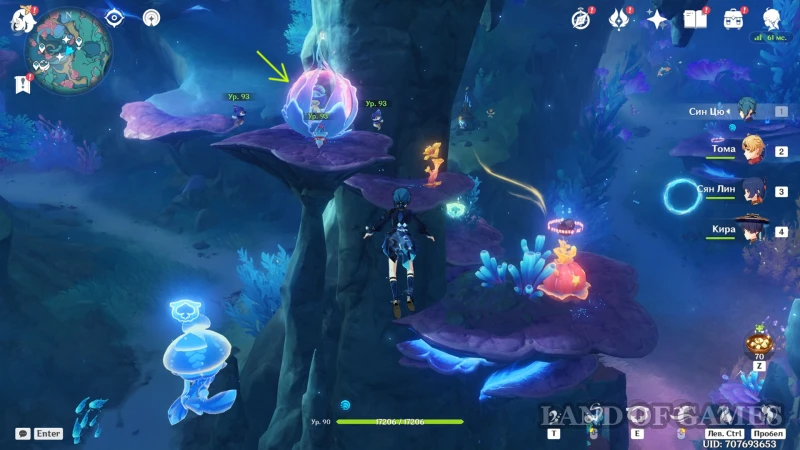The width and height of the screenshot is (800, 450).
Task: Switch to party member Сян Лин
Action: [748, 190]
